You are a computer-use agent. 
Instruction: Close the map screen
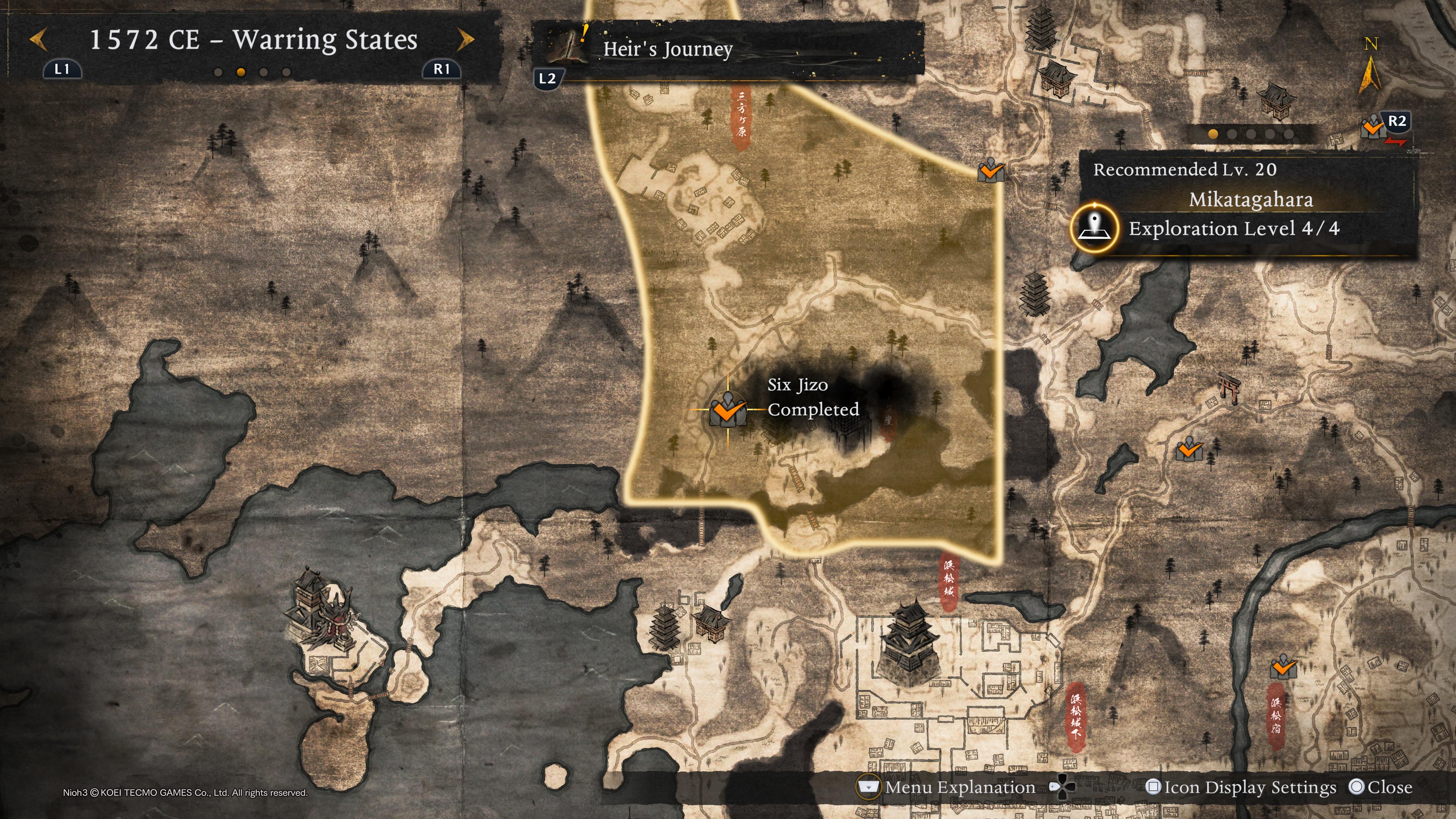[1380, 788]
